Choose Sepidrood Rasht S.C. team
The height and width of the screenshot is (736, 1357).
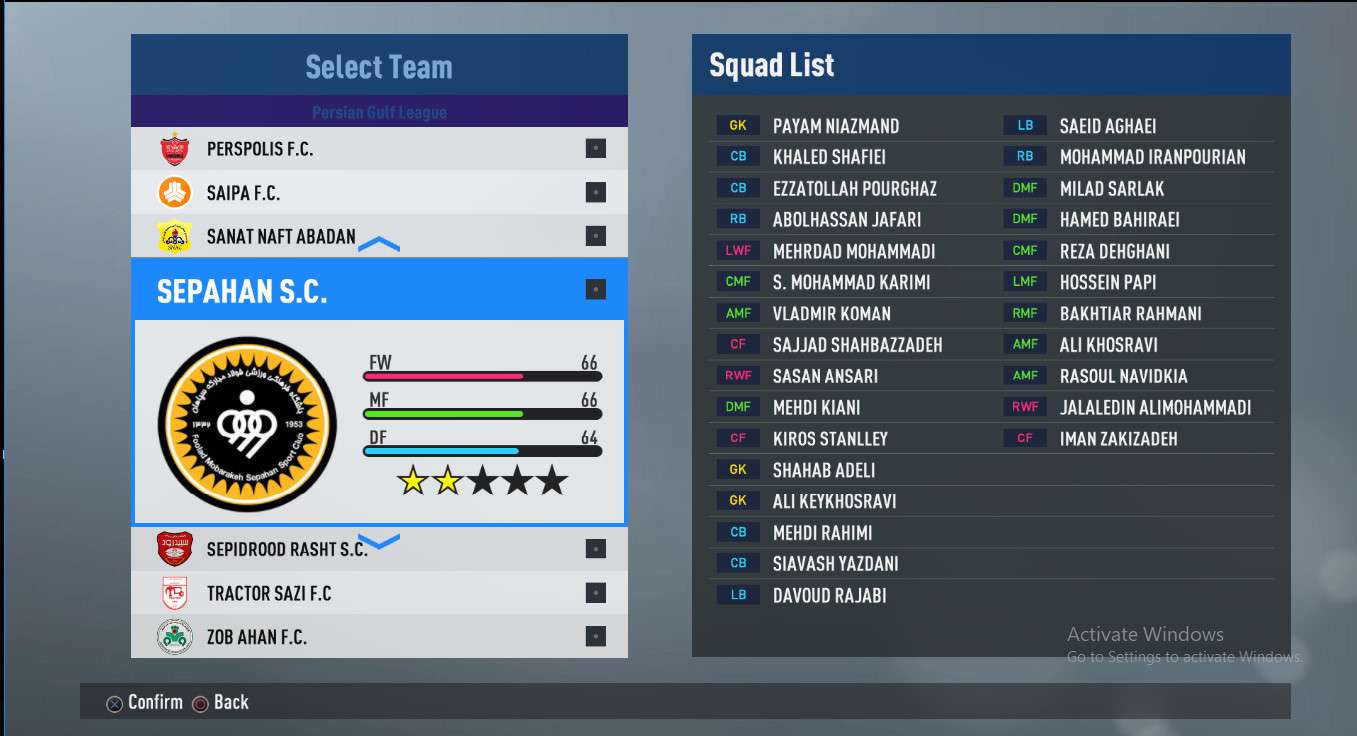click(286, 549)
